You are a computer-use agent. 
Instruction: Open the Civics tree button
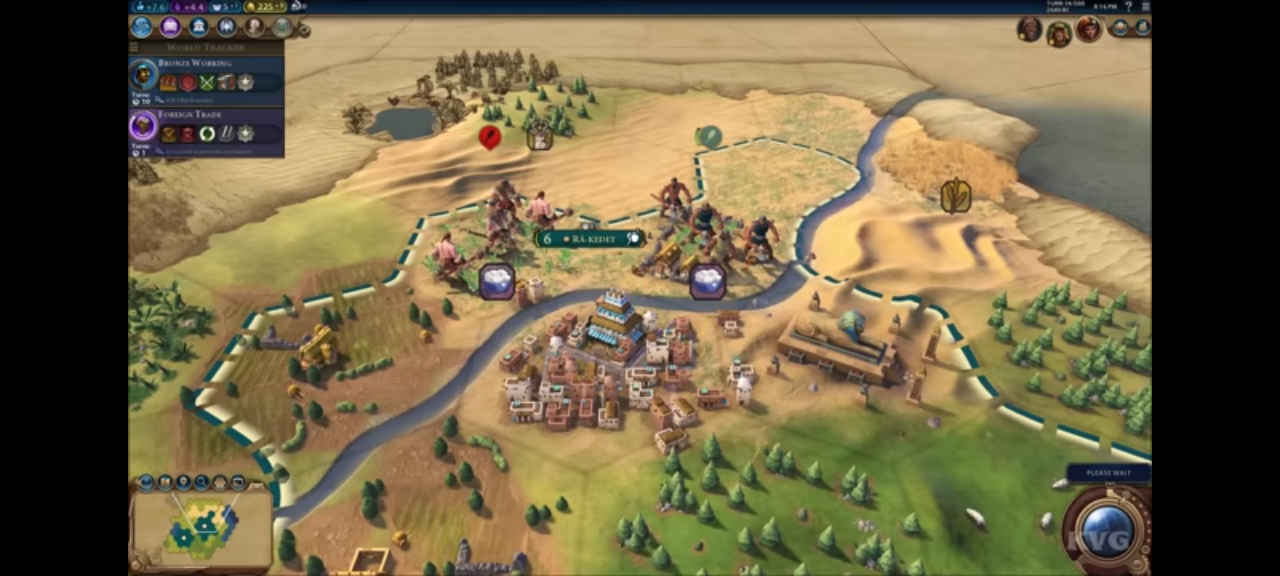(x=170, y=27)
